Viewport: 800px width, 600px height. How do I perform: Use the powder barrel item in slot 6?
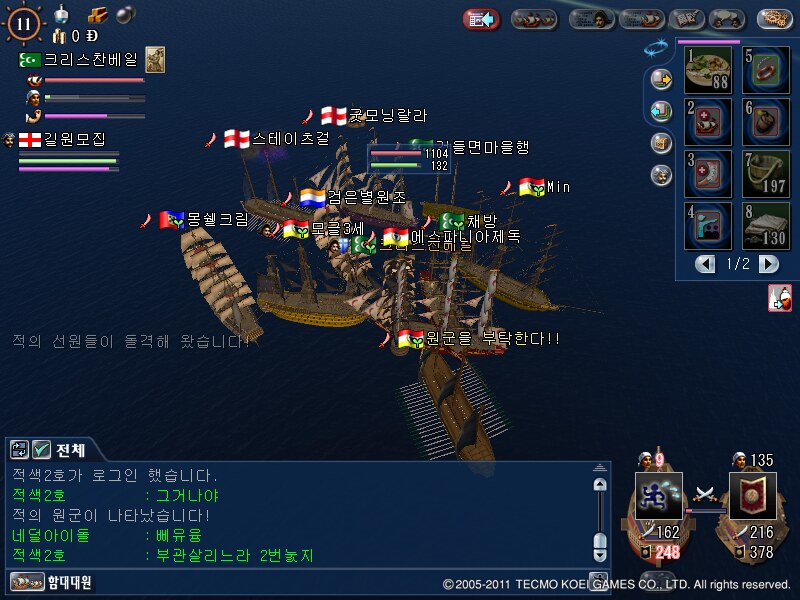pos(766,121)
